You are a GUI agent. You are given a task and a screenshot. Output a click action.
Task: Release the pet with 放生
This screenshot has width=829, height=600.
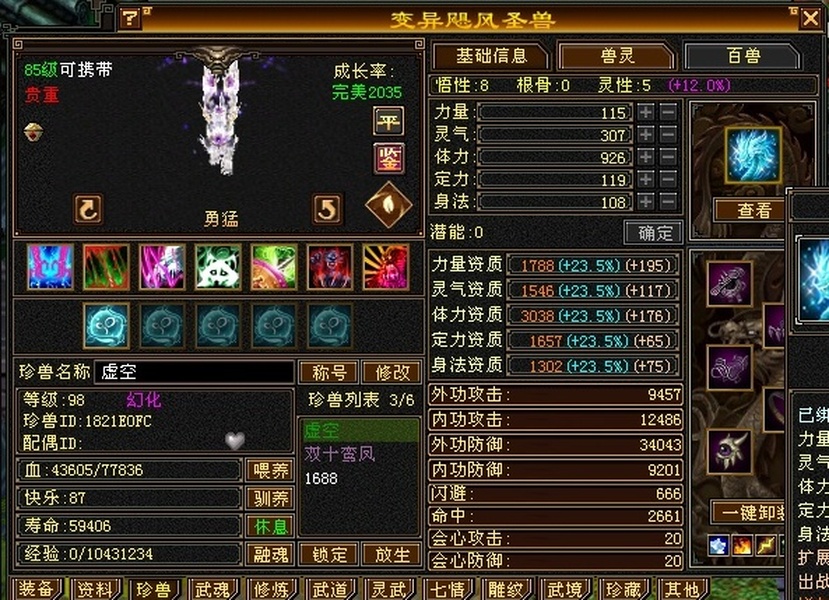coord(391,554)
